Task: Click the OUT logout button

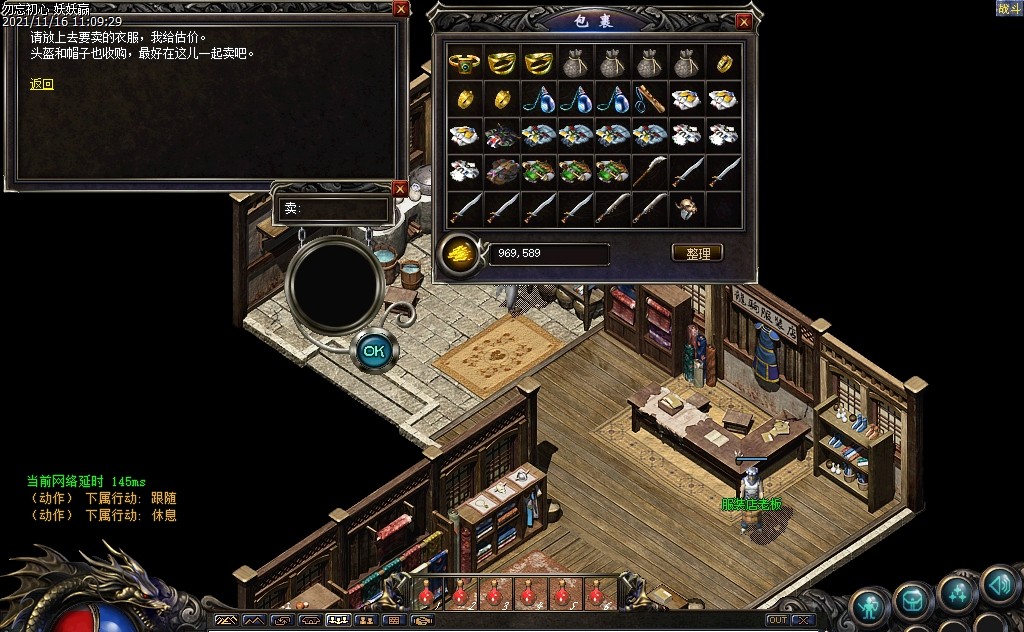Action: tap(777, 620)
